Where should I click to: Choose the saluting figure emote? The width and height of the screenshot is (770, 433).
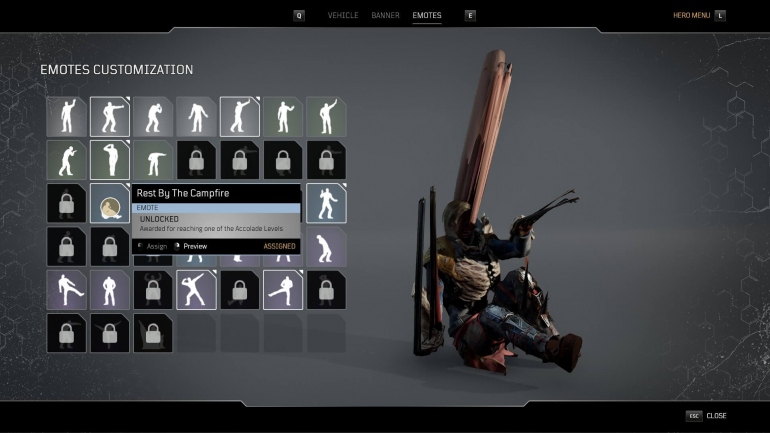(110, 160)
